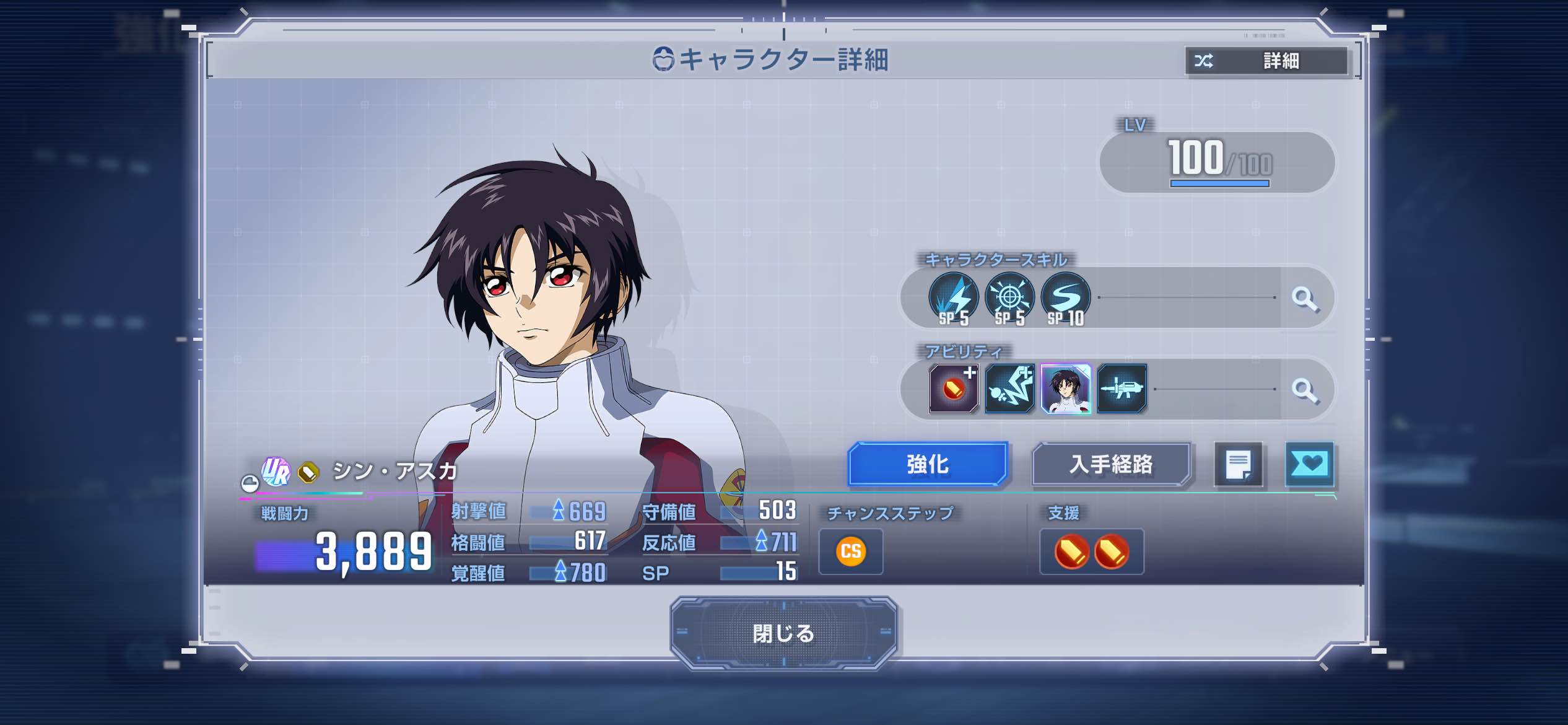The width and height of the screenshot is (1568, 725).
Task: View the red bullet plus ability
Action: pos(954,389)
